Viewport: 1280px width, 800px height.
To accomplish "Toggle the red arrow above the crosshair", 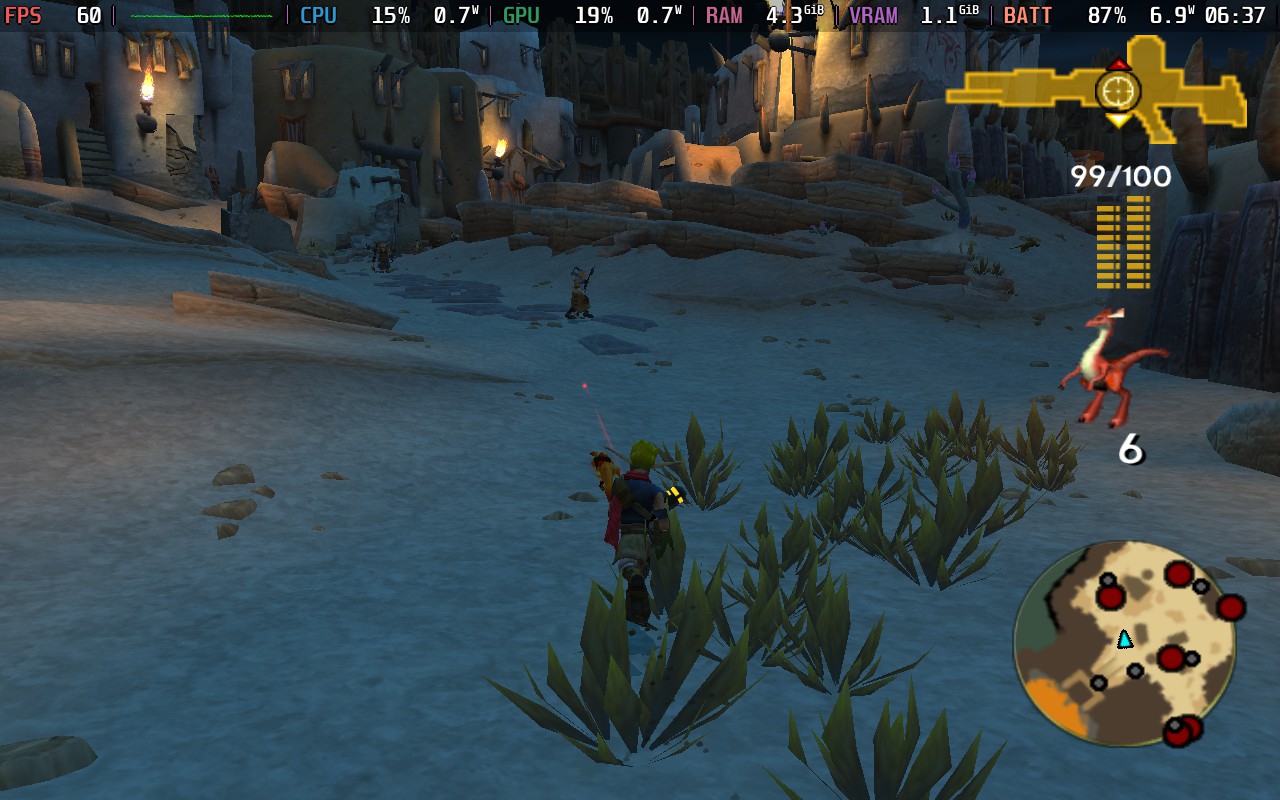I will tap(1117, 62).
